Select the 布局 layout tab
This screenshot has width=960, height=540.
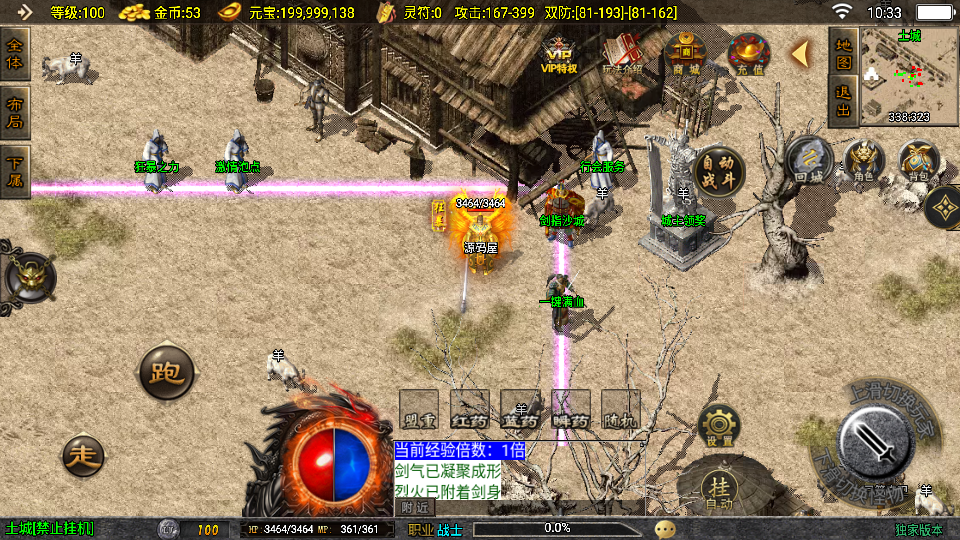[x=15, y=112]
